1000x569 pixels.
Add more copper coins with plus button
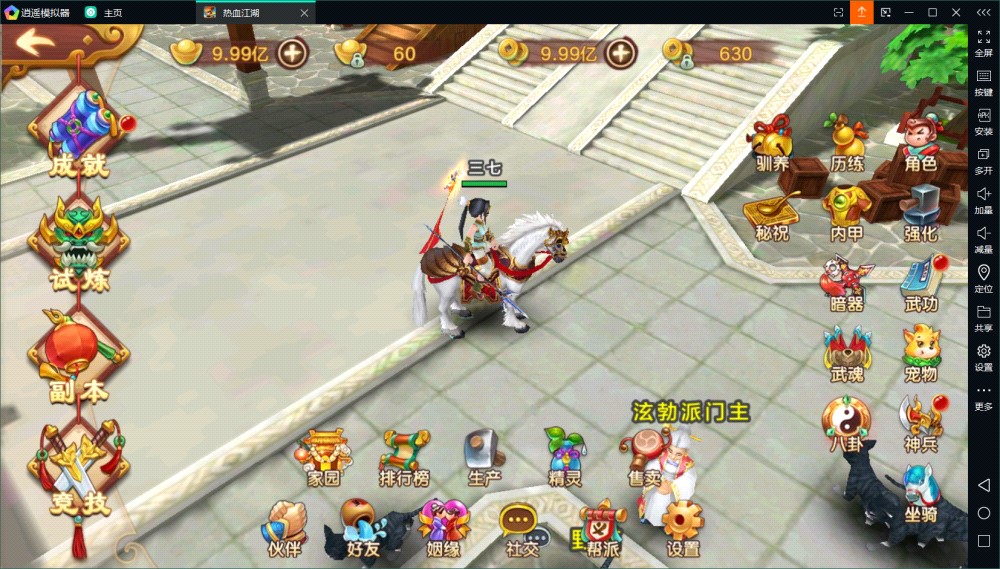click(620, 53)
